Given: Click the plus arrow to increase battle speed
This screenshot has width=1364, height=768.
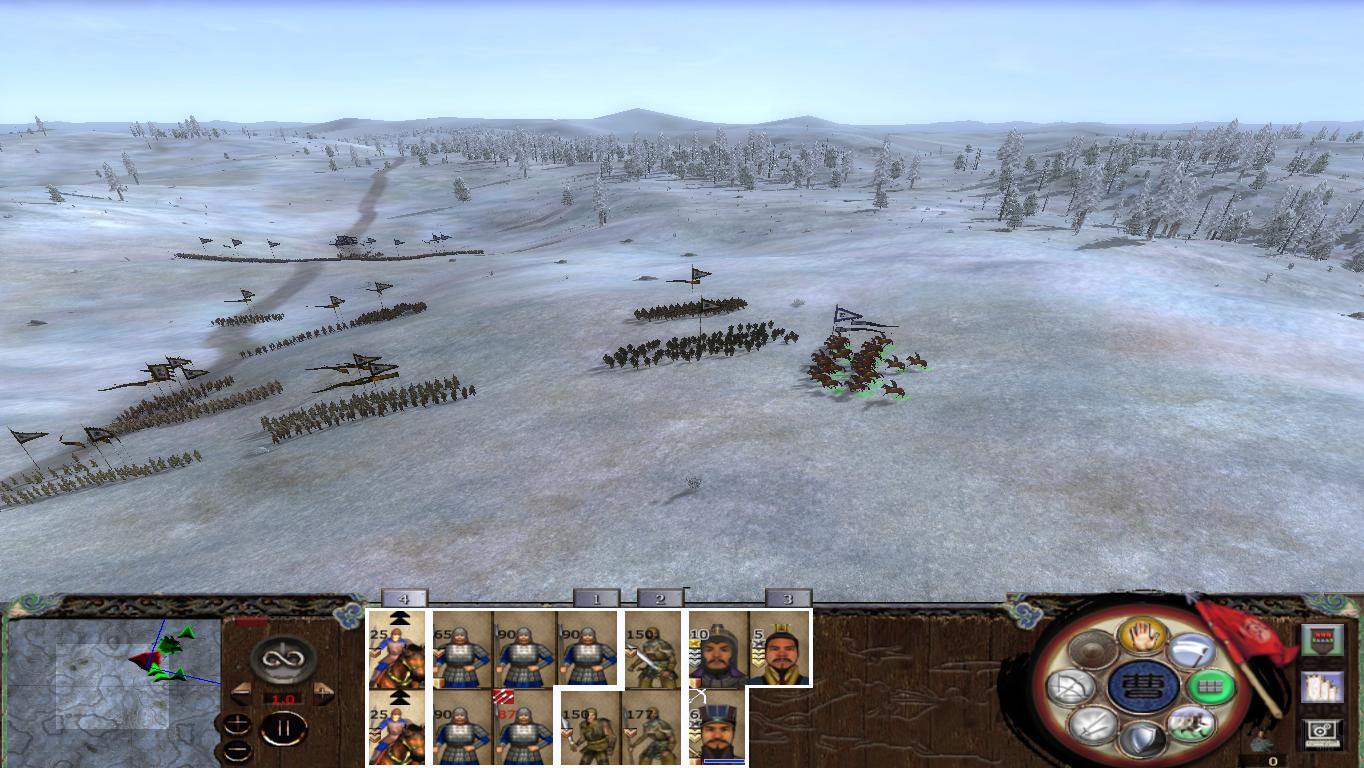Looking at the screenshot, I should coord(322,692).
